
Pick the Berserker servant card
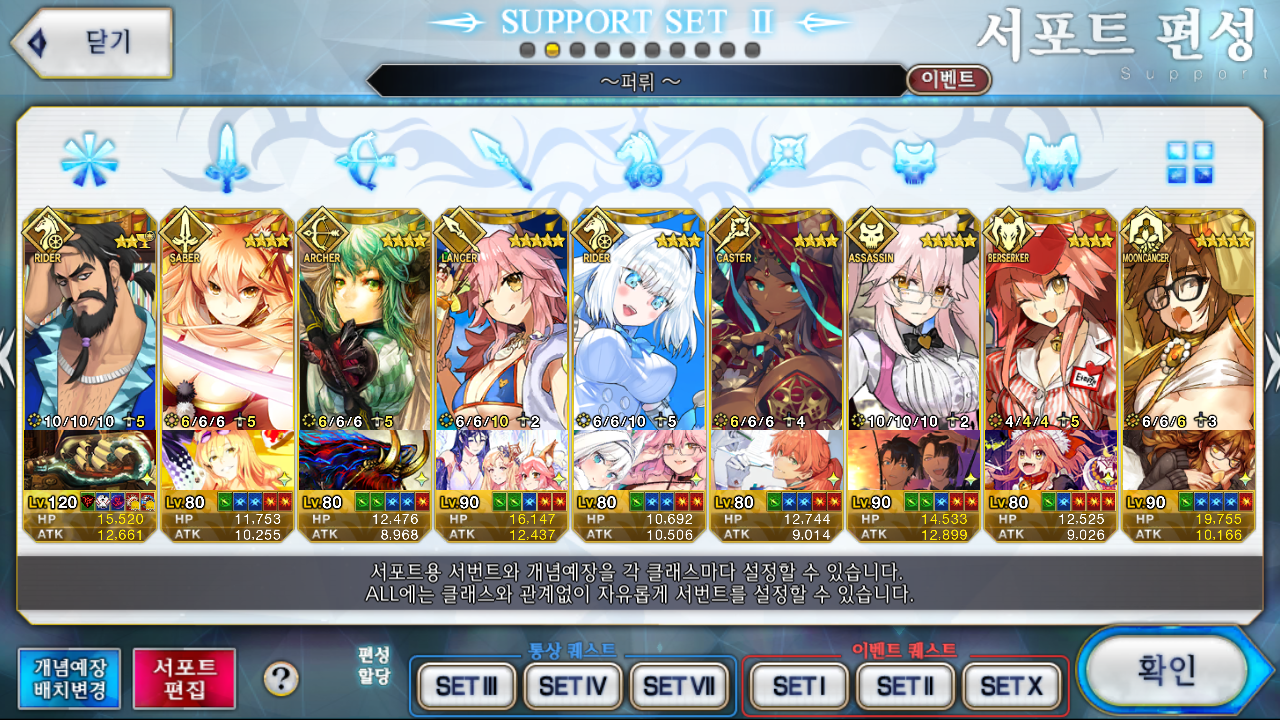1051,330
